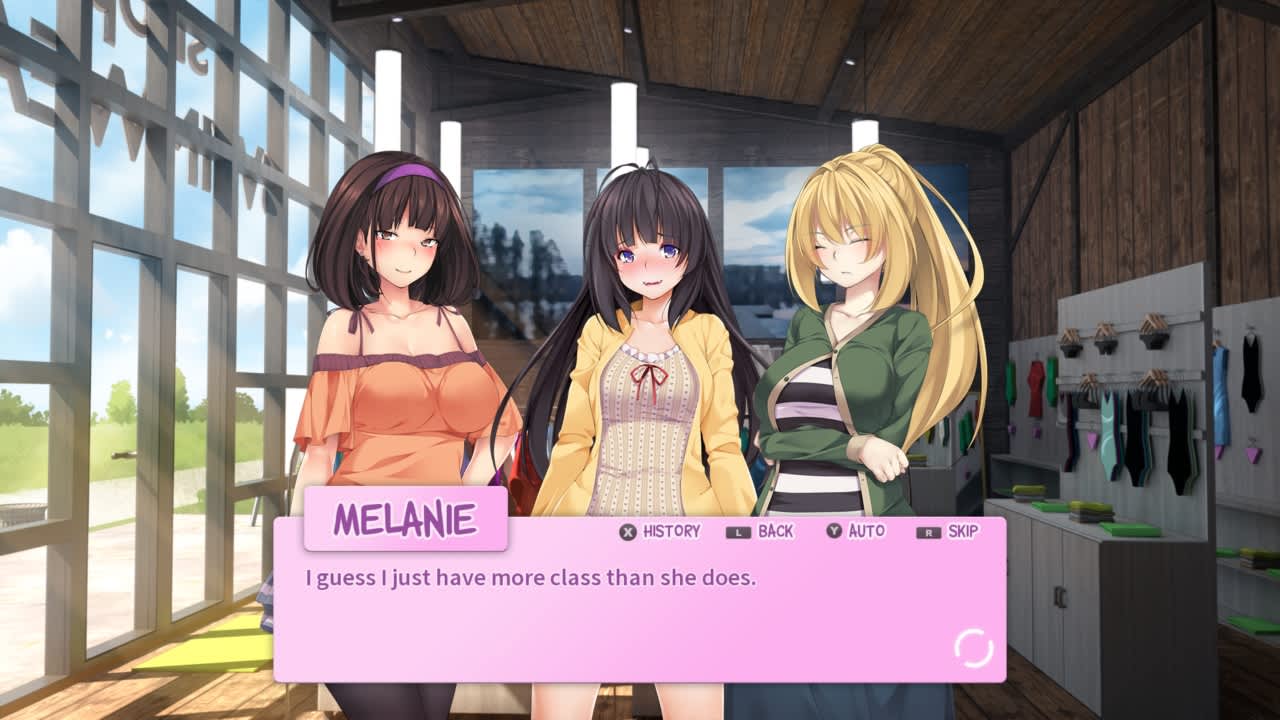Toggle SKIP mode to fast-forward text
Screen dimensions: 1280x720
coord(961,533)
